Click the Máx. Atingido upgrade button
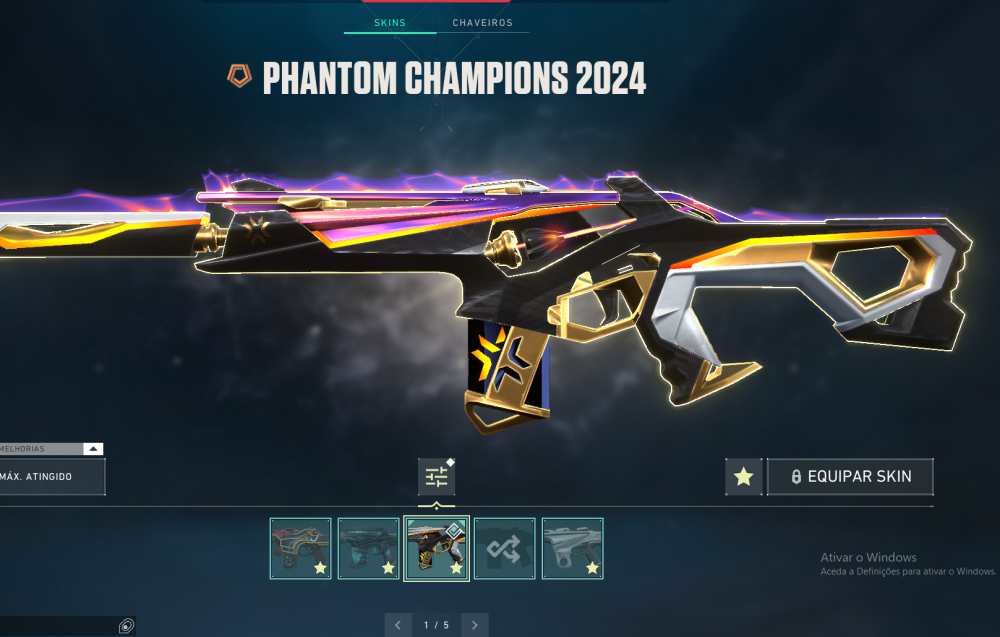 (50, 477)
